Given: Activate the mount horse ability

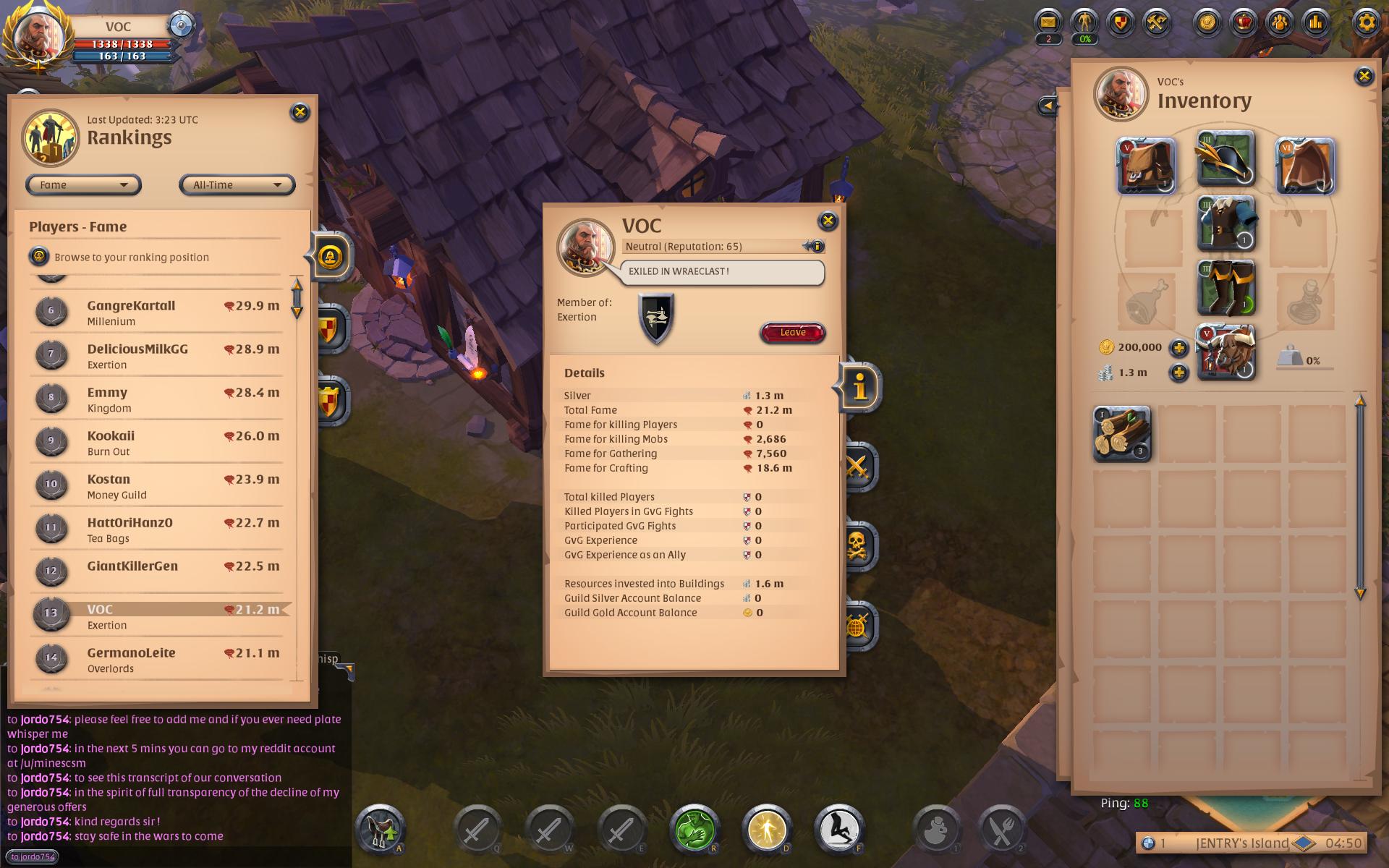Looking at the screenshot, I should point(380,829).
